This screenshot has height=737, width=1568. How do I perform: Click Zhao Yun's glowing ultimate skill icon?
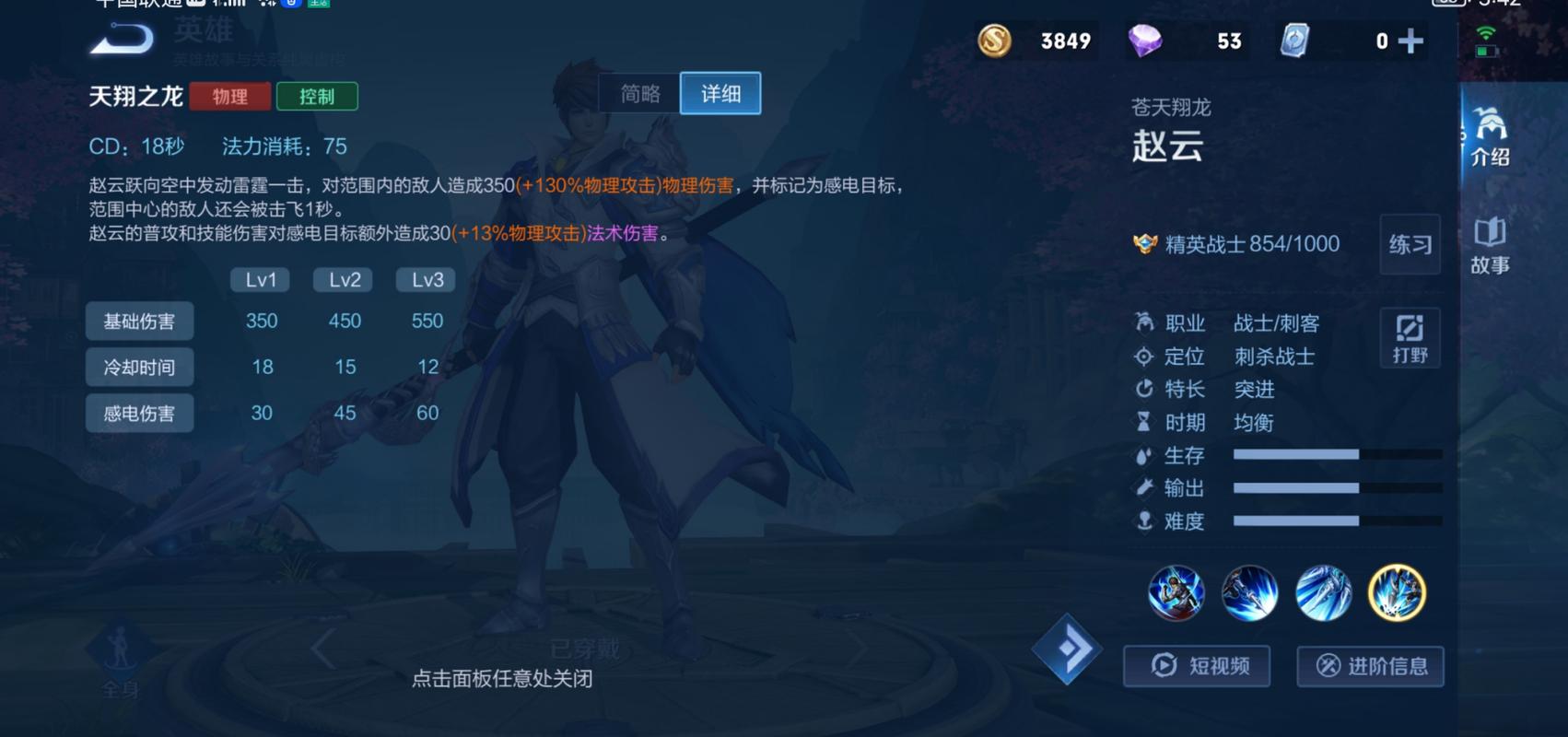(x=1398, y=594)
